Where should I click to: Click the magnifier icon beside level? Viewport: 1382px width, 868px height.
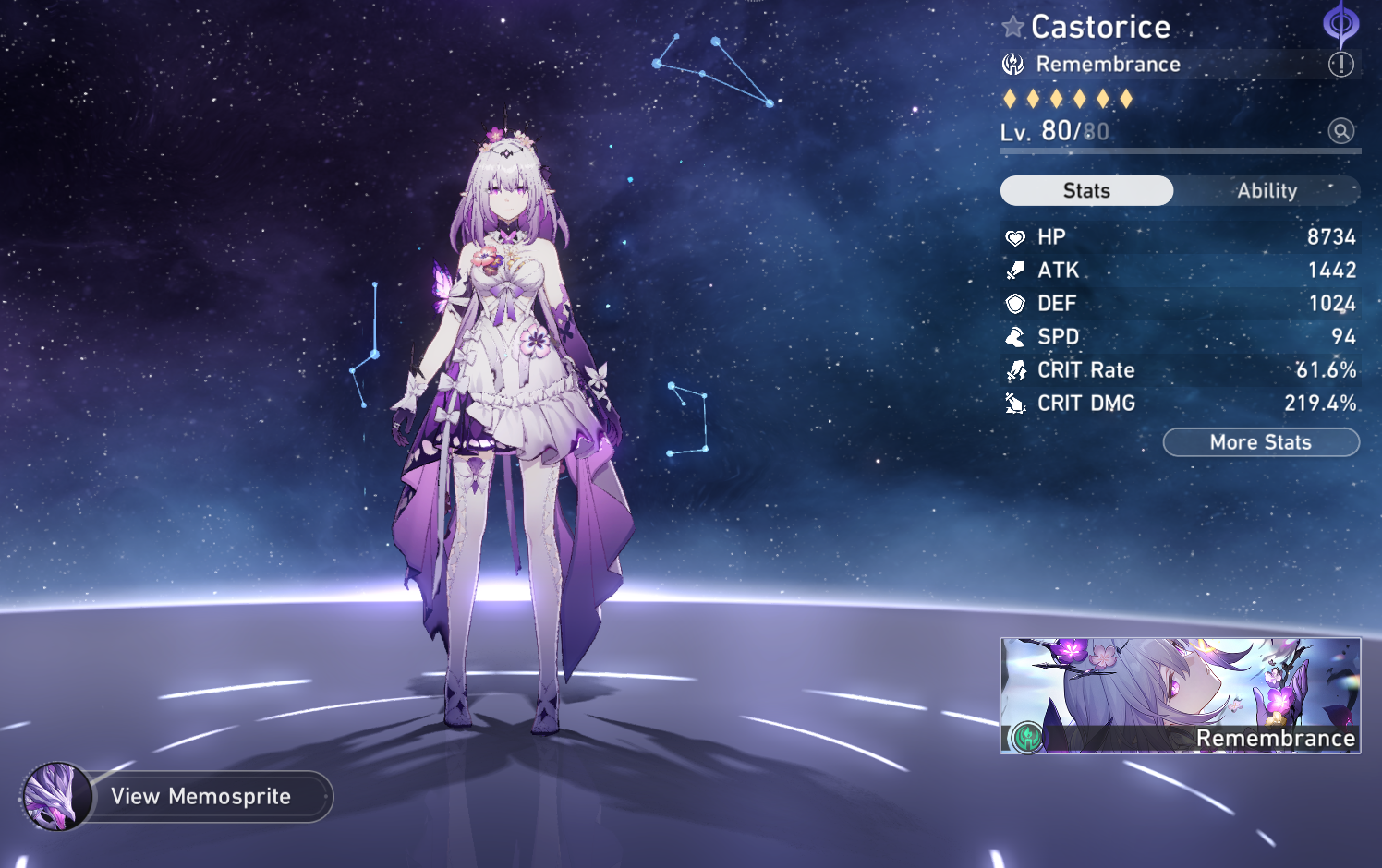click(1340, 131)
